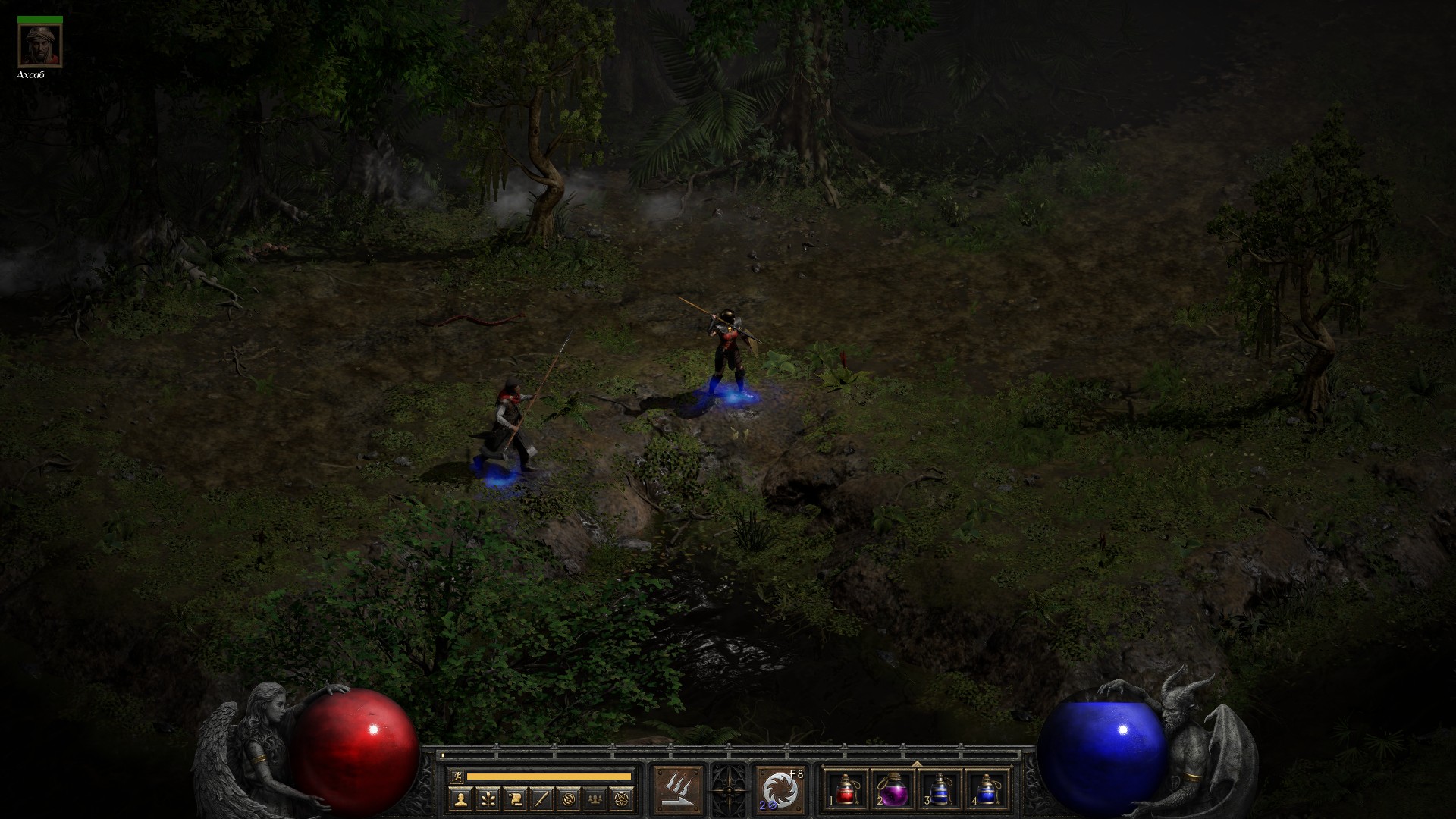The width and height of the screenshot is (1456, 819).
Task: Open the skill tree panel
Action: (487, 798)
